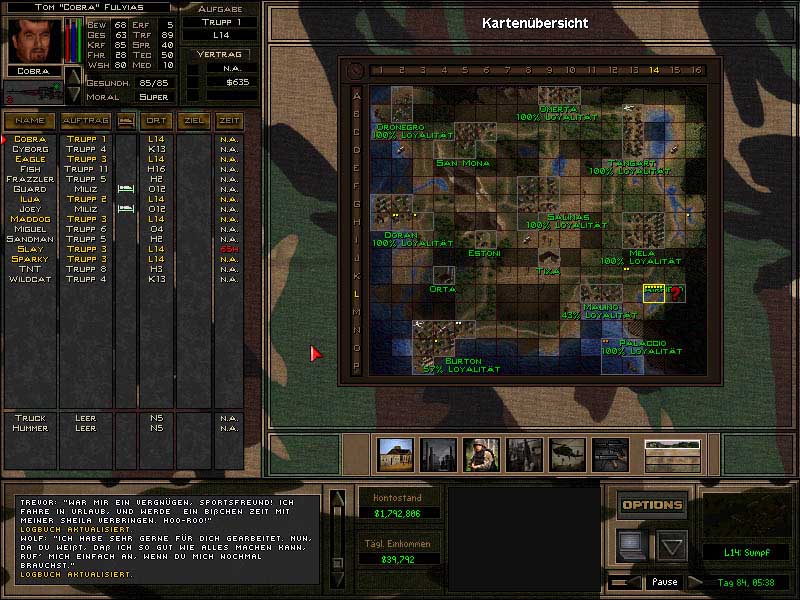
Task: Open the laptop computer
Action: [630, 543]
